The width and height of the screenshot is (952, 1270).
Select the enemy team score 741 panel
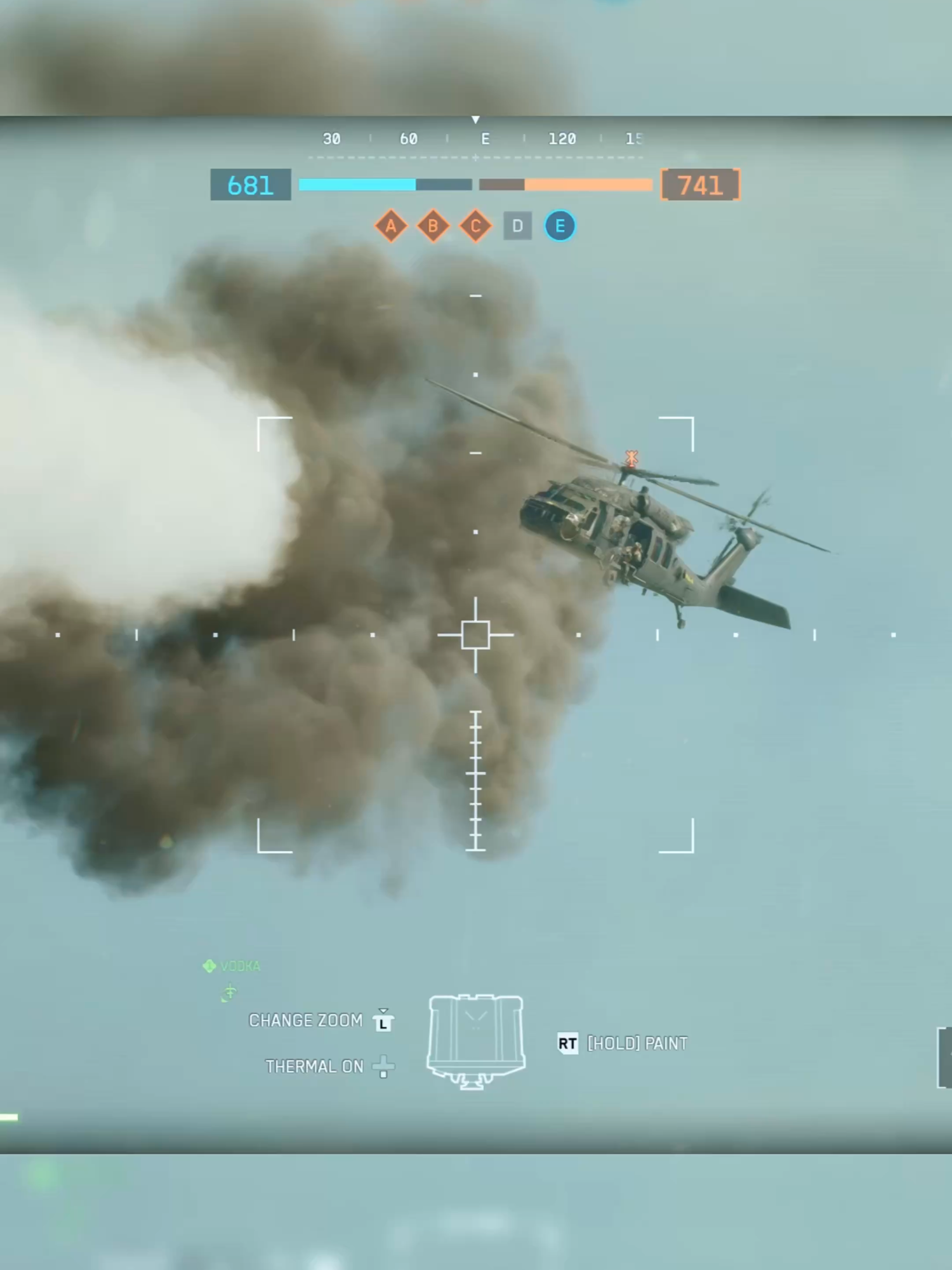(699, 185)
